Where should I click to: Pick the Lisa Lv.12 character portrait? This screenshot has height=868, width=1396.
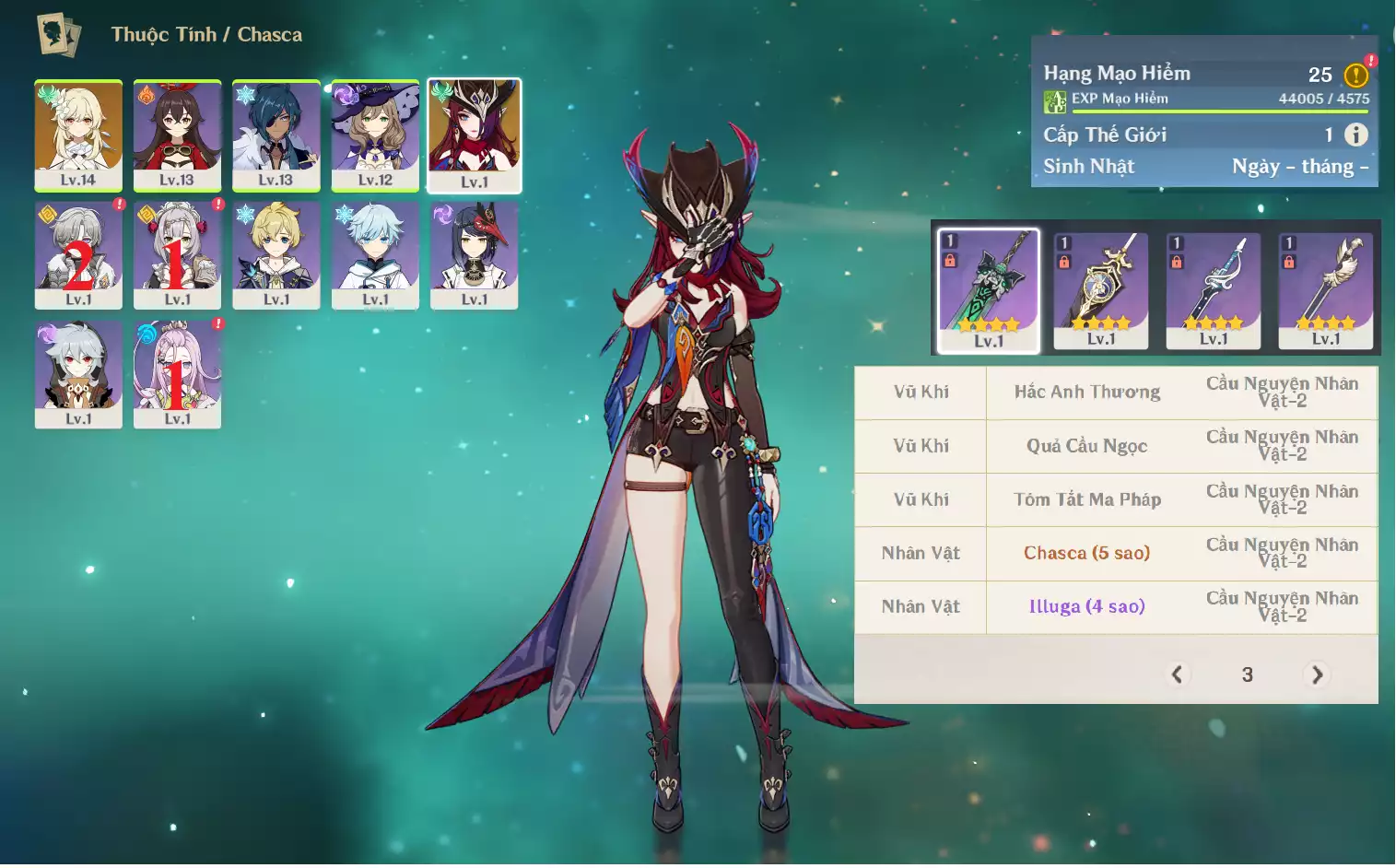375,135
